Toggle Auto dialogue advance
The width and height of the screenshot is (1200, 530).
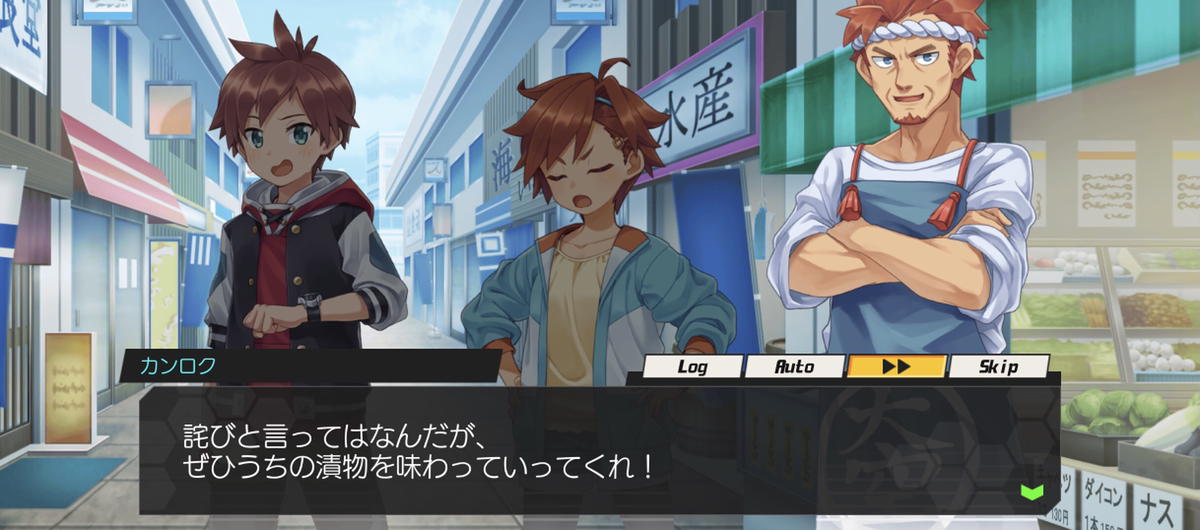coord(795,367)
